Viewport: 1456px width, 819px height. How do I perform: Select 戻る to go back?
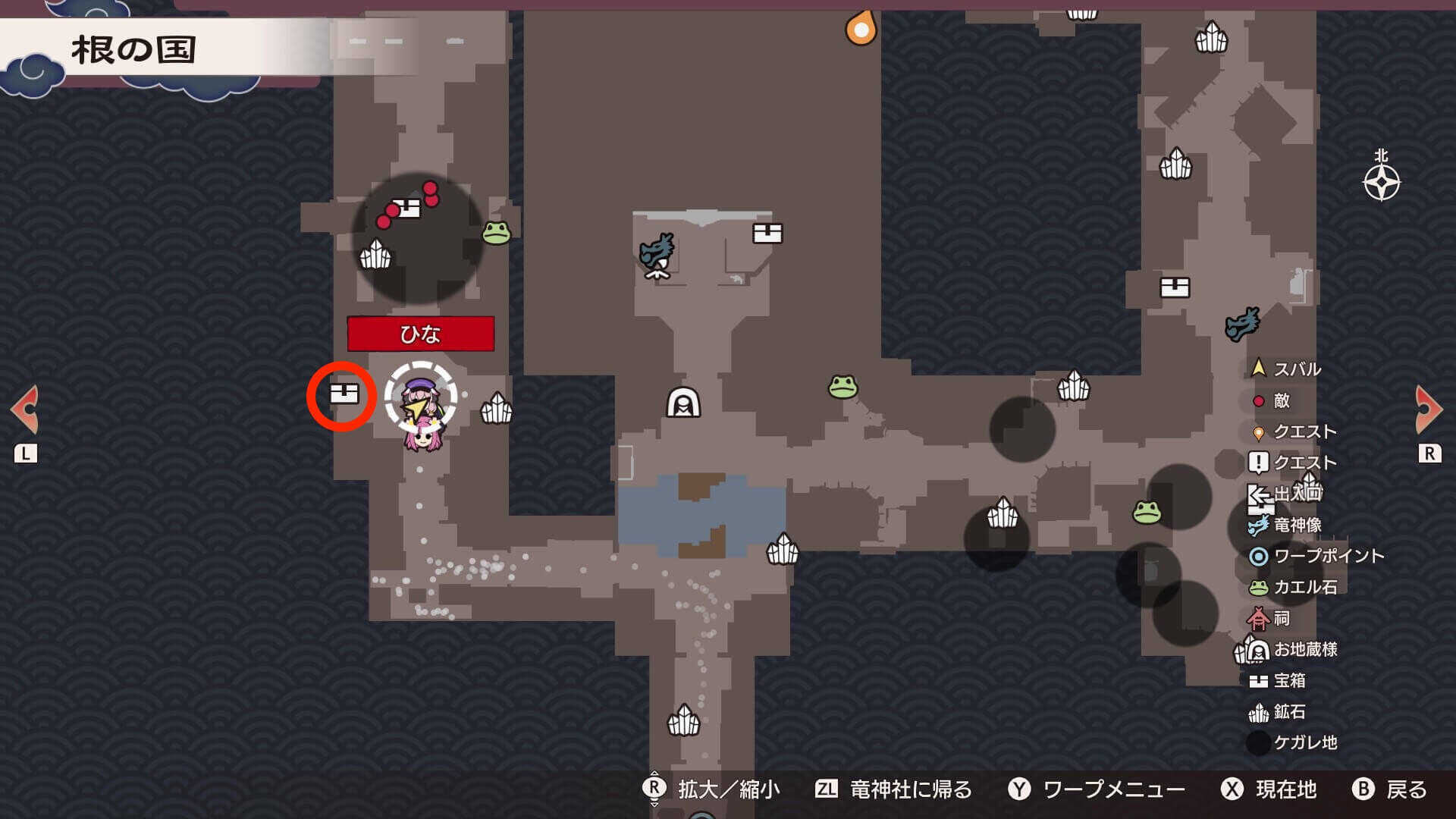click(1408, 790)
